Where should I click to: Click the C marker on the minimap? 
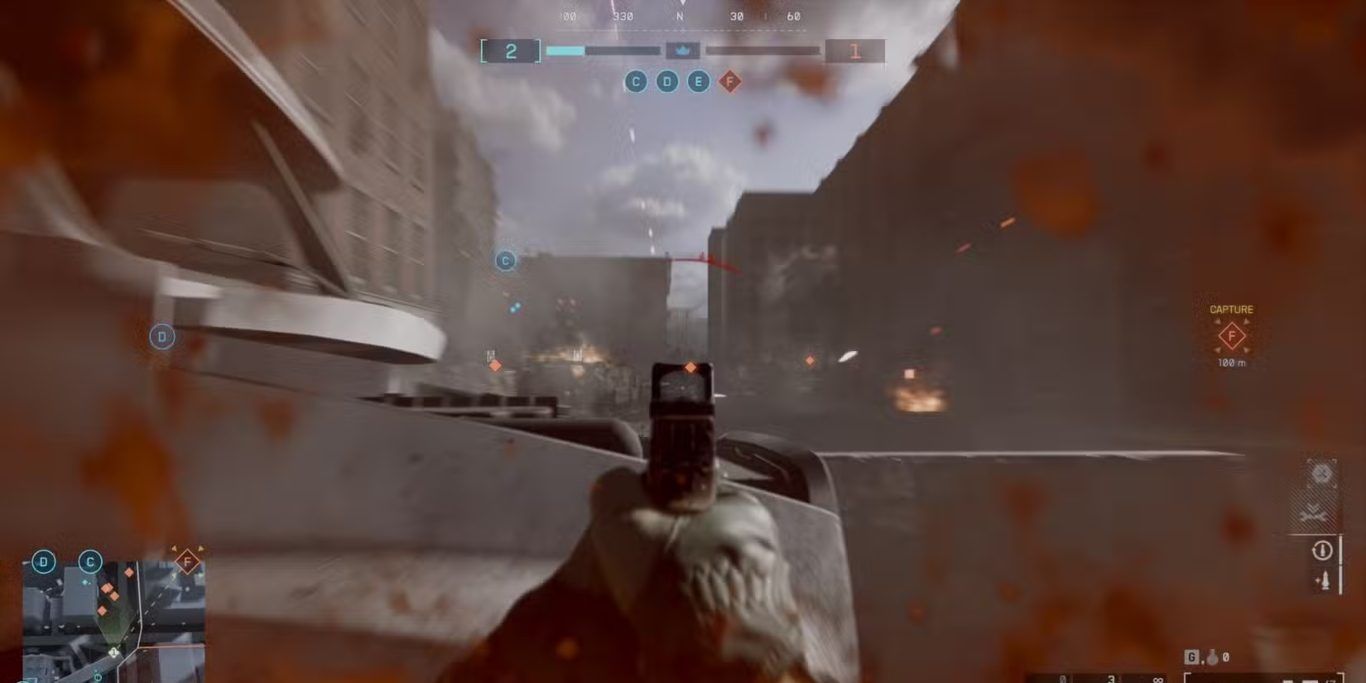[90, 562]
